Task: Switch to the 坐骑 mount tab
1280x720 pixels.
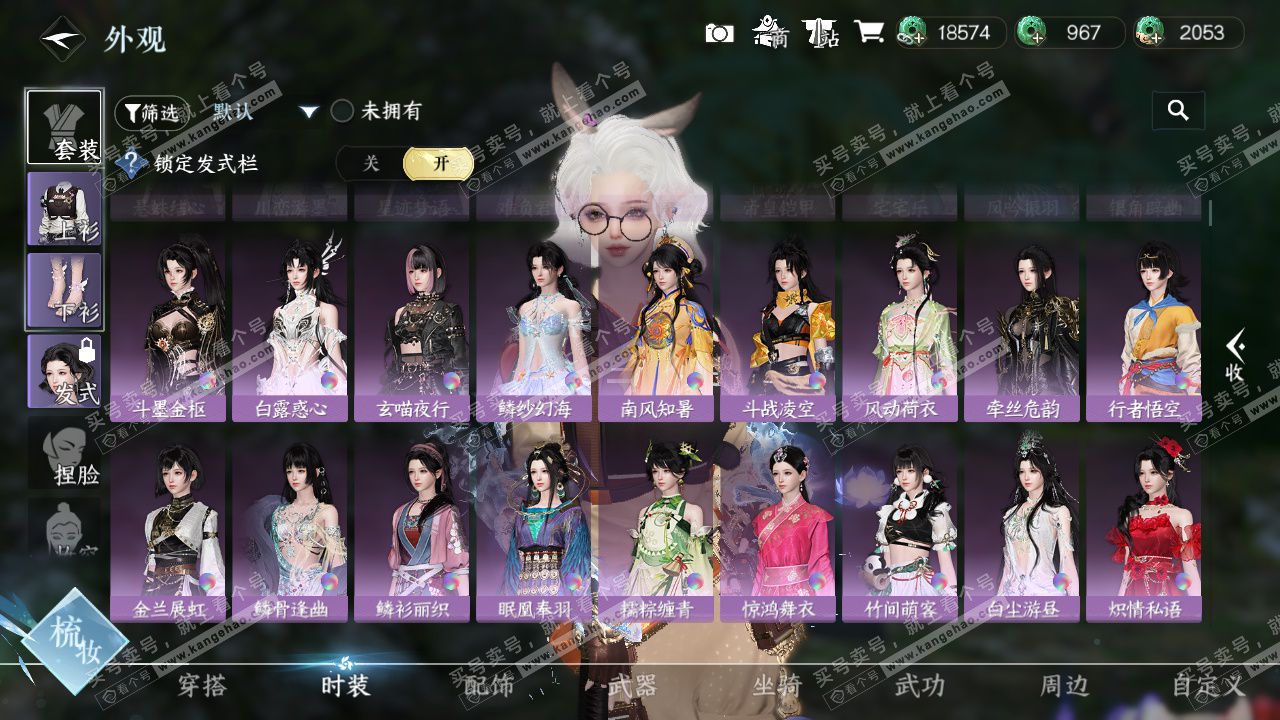Action: 777,686
